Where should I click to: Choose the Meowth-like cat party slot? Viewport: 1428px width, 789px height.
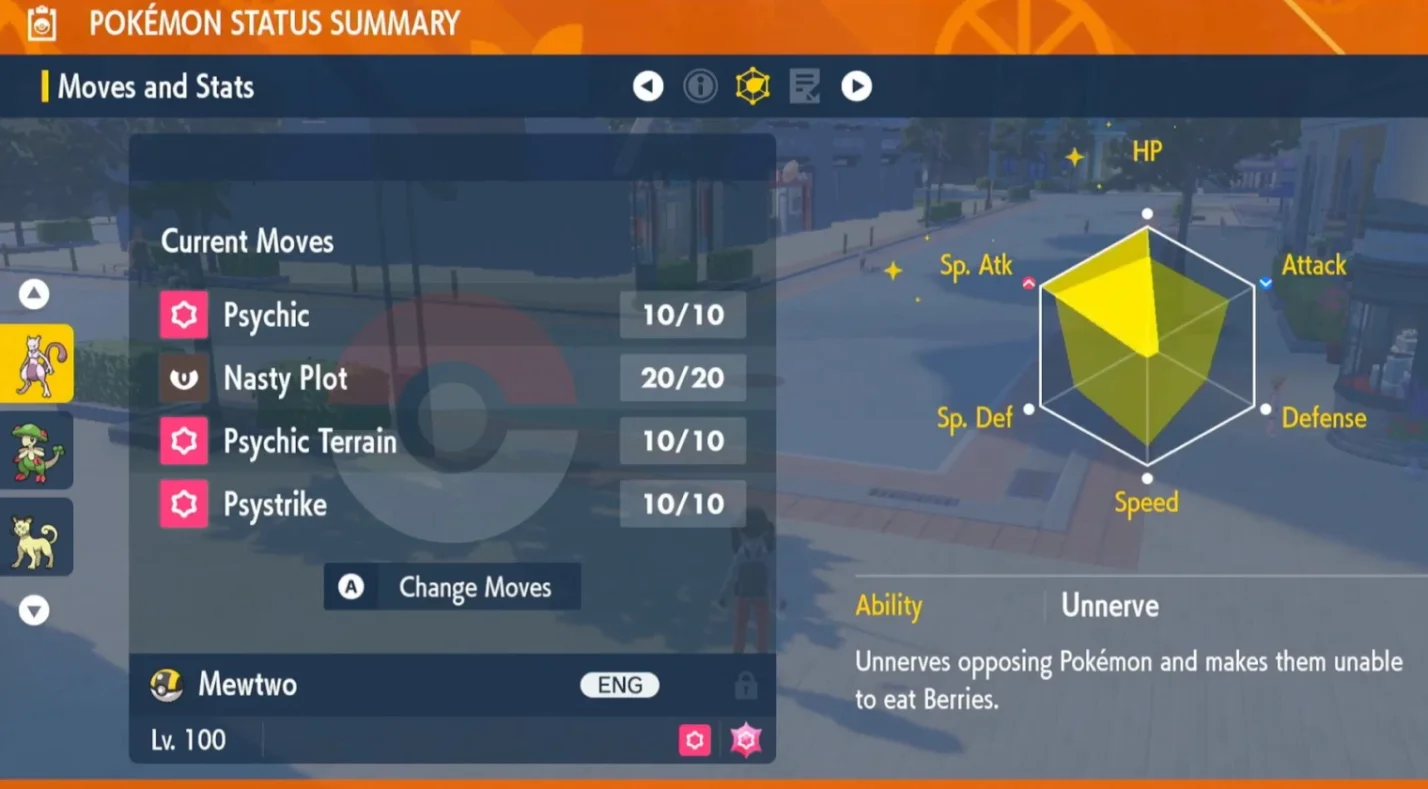pos(37,537)
